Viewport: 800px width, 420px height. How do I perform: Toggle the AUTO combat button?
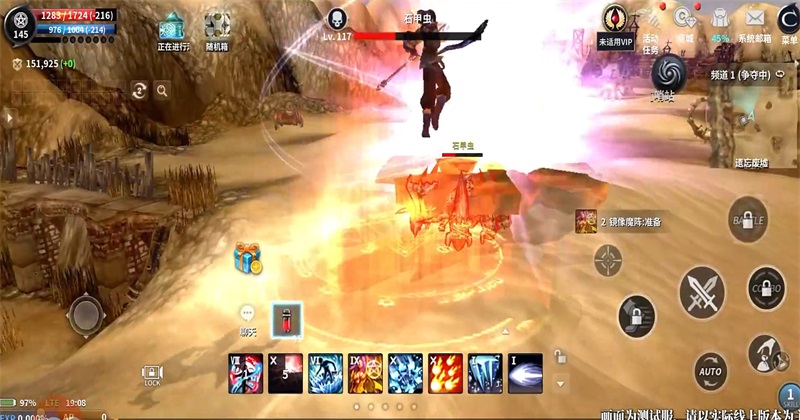coord(711,370)
